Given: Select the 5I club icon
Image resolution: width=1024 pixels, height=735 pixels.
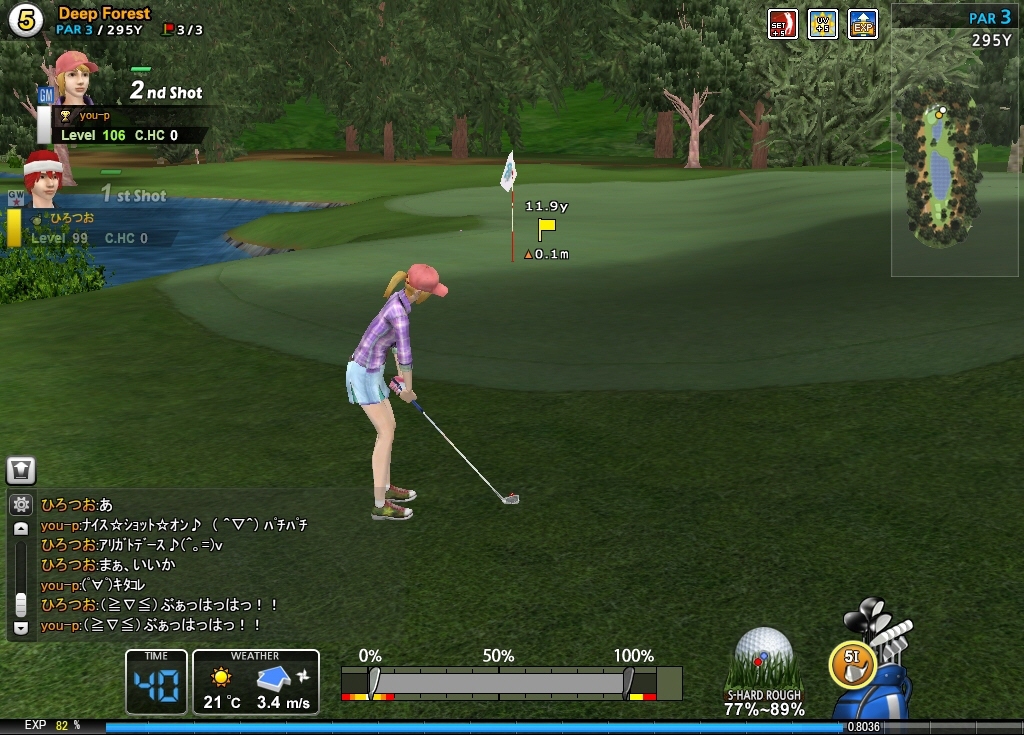Looking at the screenshot, I should coord(852,661).
